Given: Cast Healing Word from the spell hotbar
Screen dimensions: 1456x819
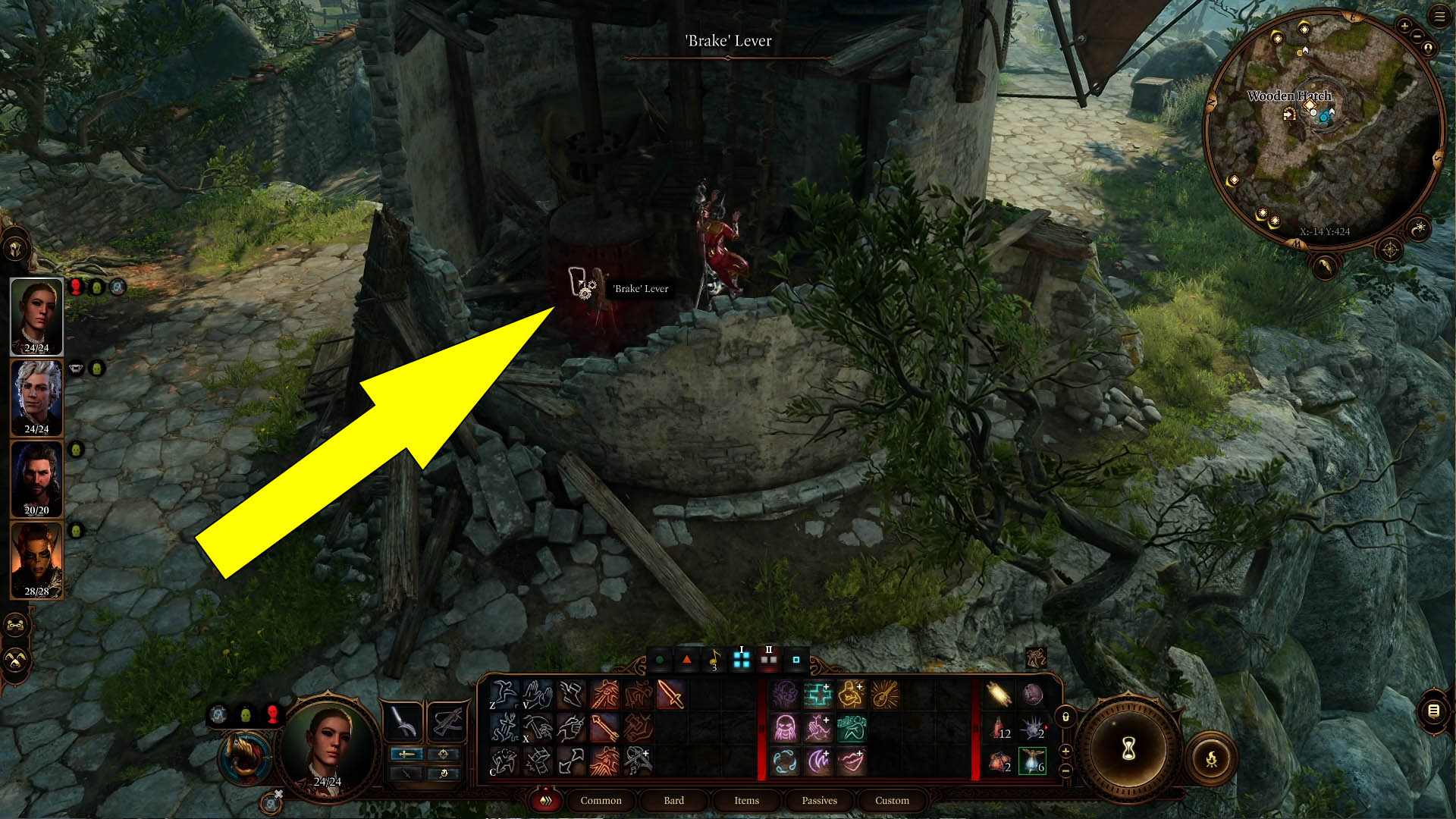Looking at the screenshot, I should [817, 694].
